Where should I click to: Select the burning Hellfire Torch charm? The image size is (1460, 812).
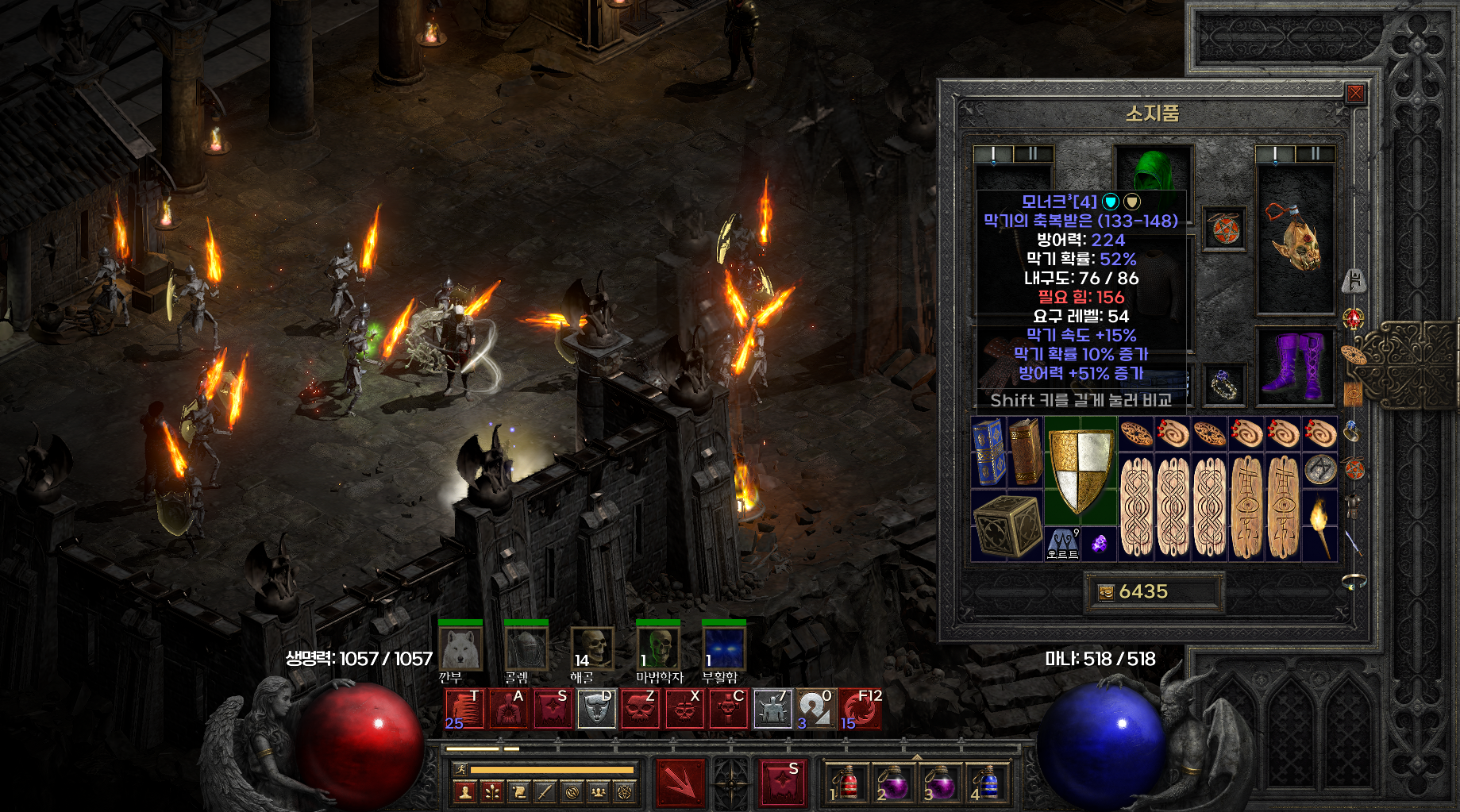click(1319, 525)
